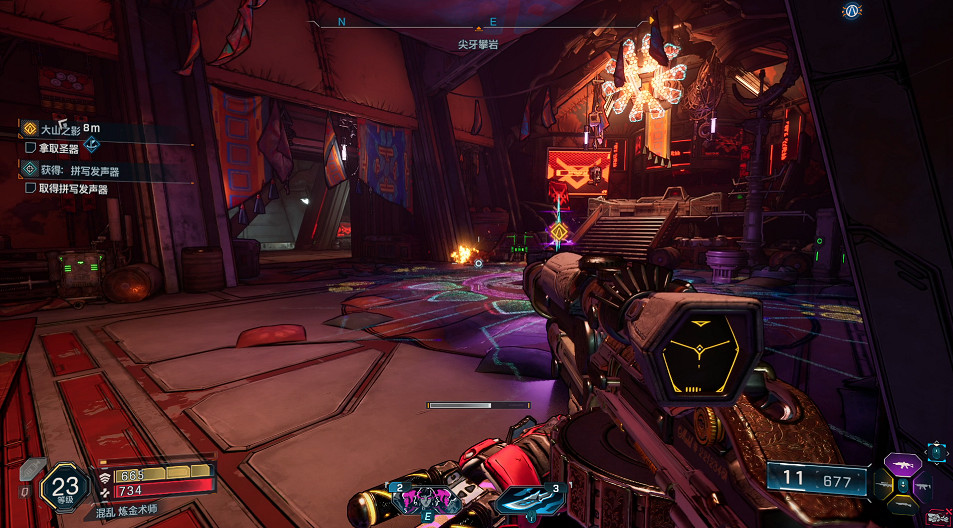
Task: Click the blue emblem icon in top-right corner
Action: 852,12
